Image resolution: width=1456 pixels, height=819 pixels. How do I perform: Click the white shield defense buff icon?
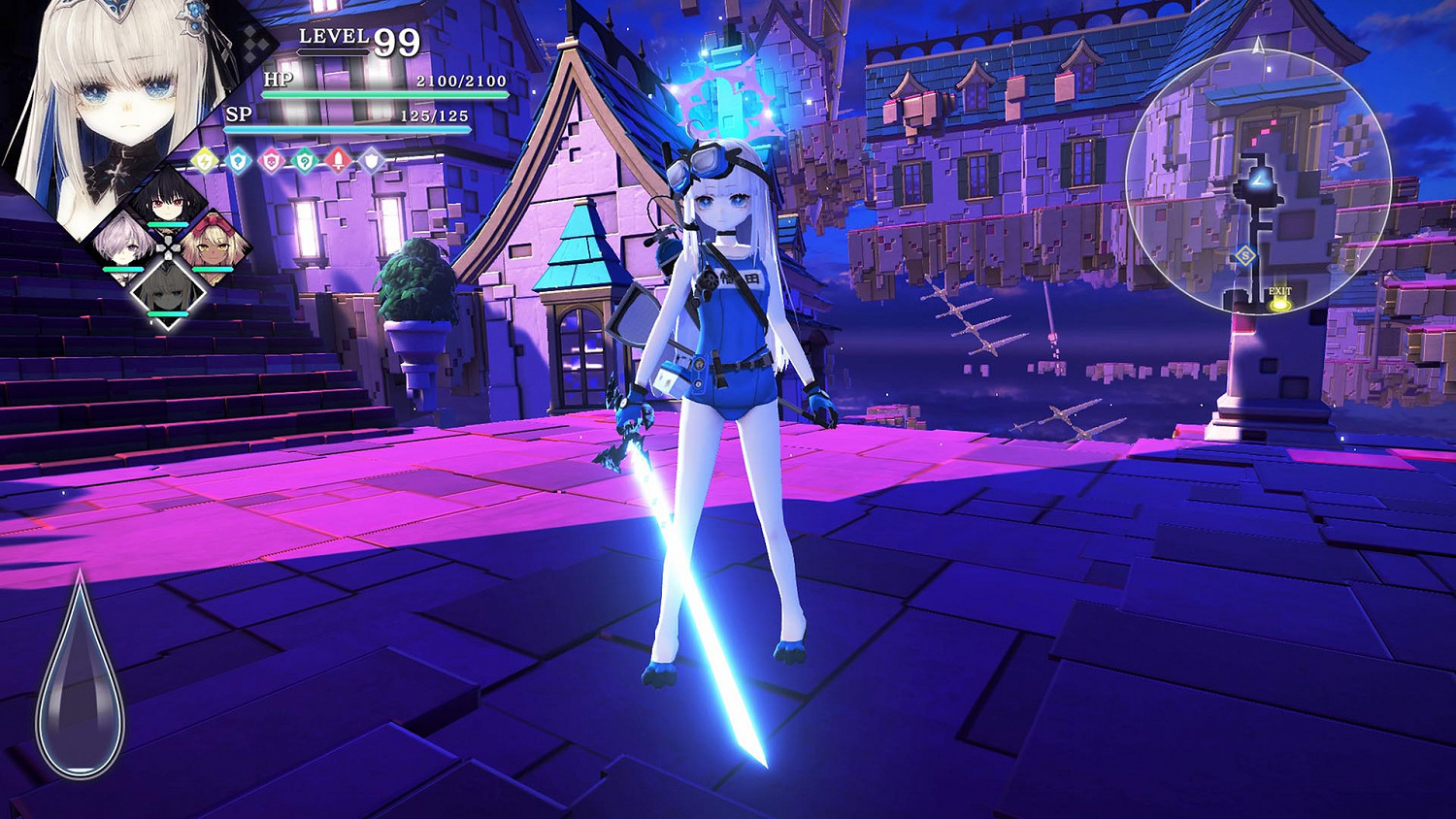[371, 161]
